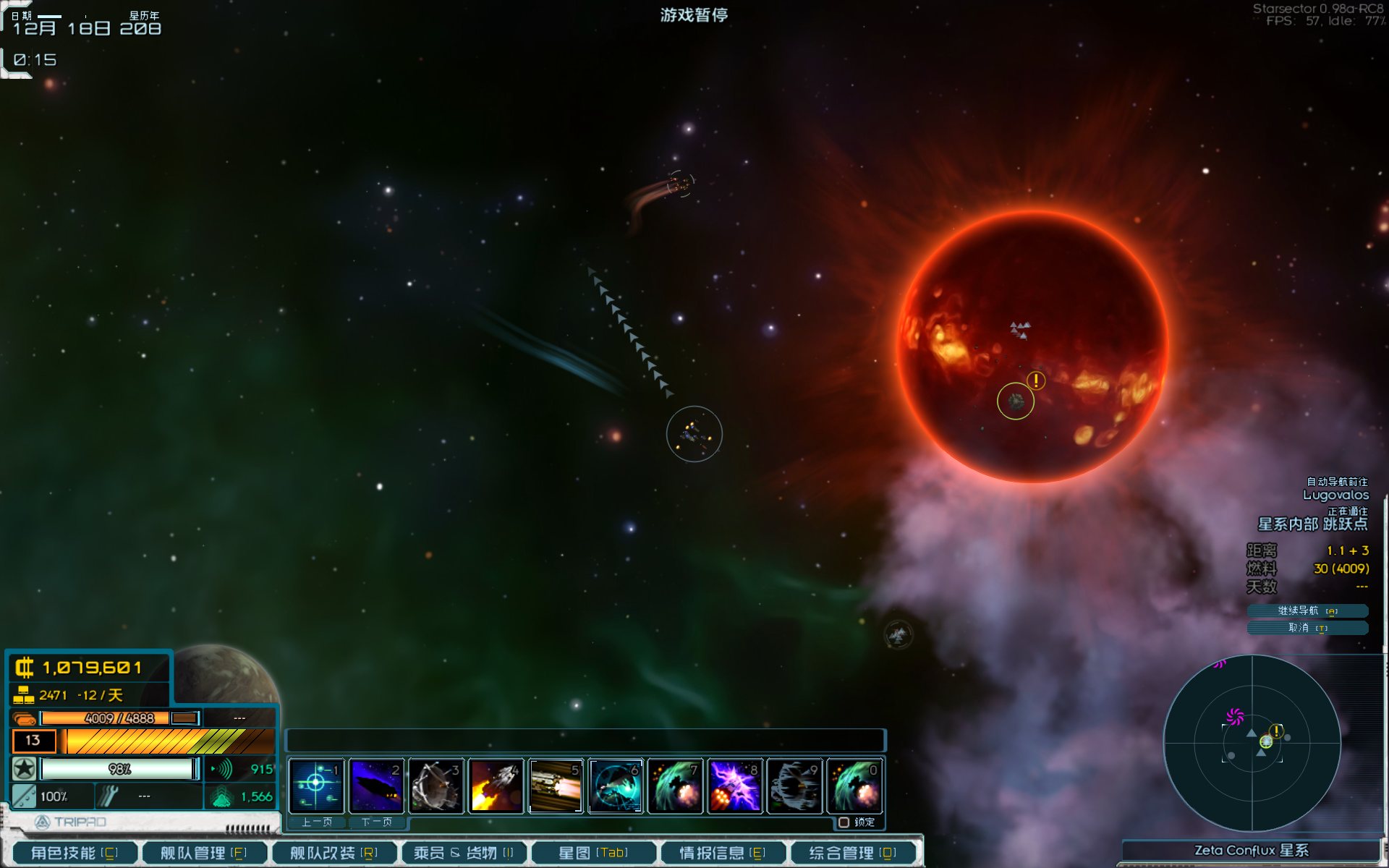Viewport: 1389px width, 868px height.
Task: Use the Scavenge debris ability
Action: coord(436,786)
